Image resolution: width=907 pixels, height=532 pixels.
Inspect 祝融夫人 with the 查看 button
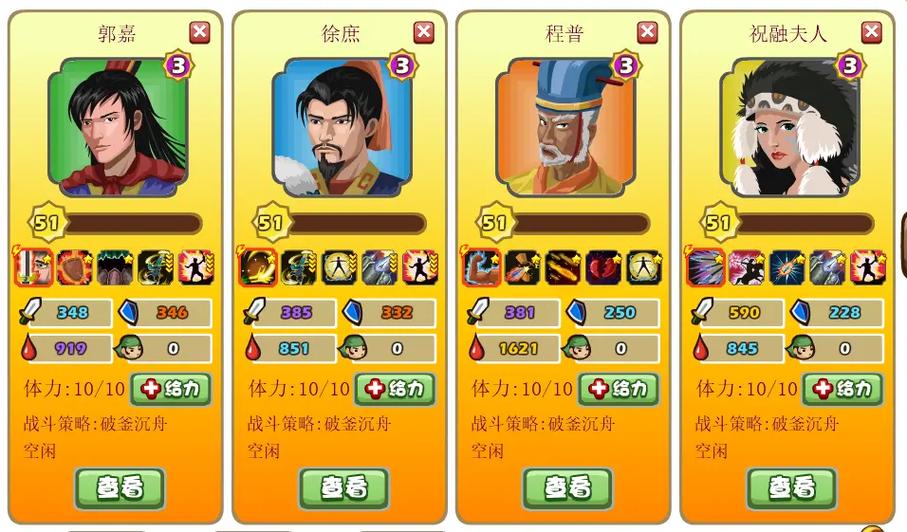[792, 487]
